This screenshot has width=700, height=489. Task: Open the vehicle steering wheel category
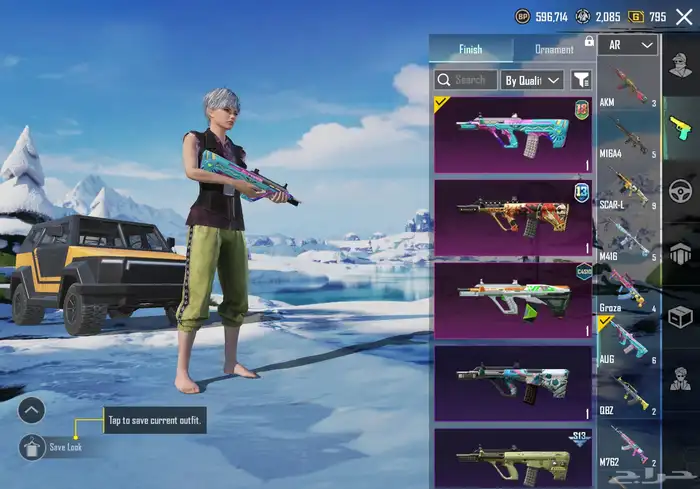point(681,190)
